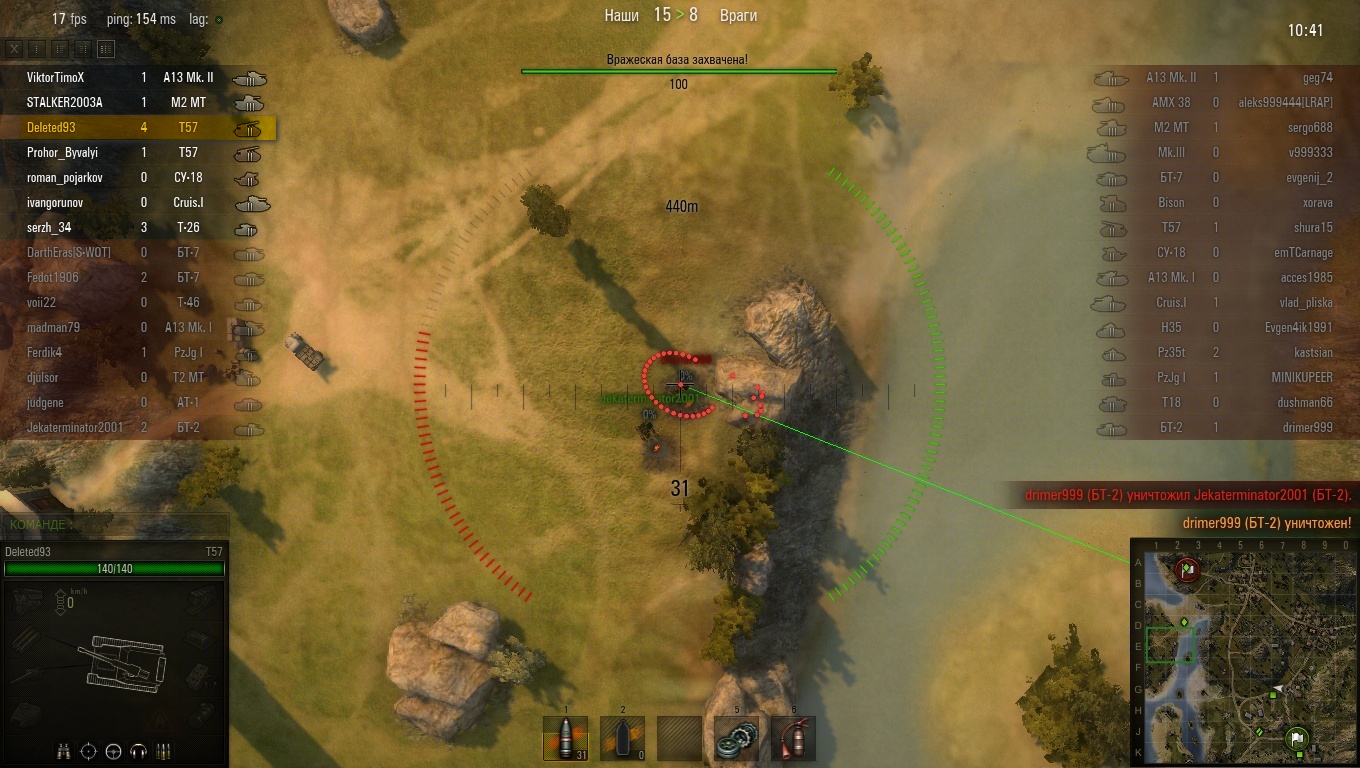The width and height of the screenshot is (1360, 768).
Task: Hide the team list with the X button
Action: pyautogui.click(x=14, y=49)
